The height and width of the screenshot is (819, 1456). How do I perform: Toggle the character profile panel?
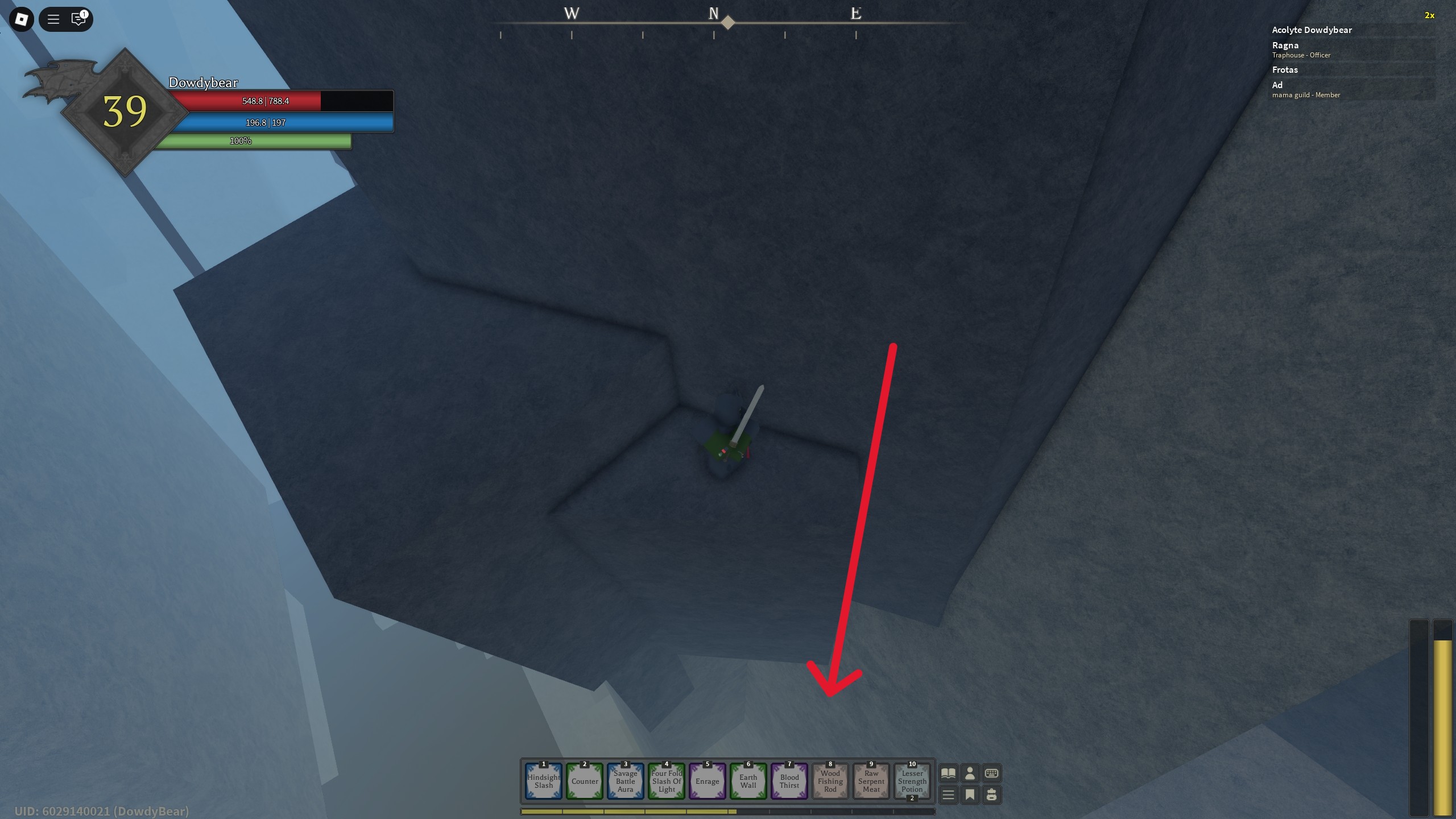tap(970, 773)
